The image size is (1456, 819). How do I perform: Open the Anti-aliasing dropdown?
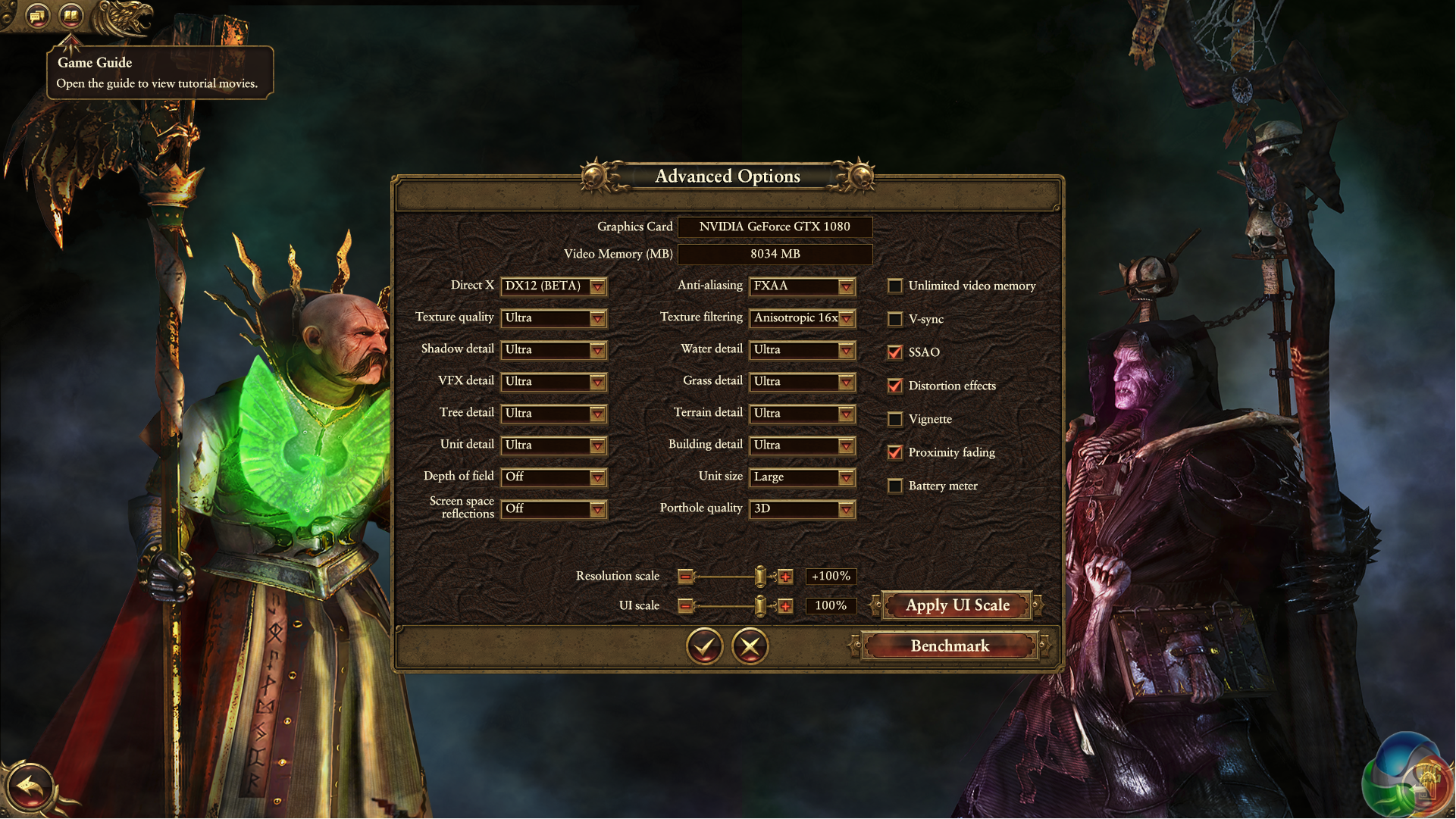tap(802, 286)
